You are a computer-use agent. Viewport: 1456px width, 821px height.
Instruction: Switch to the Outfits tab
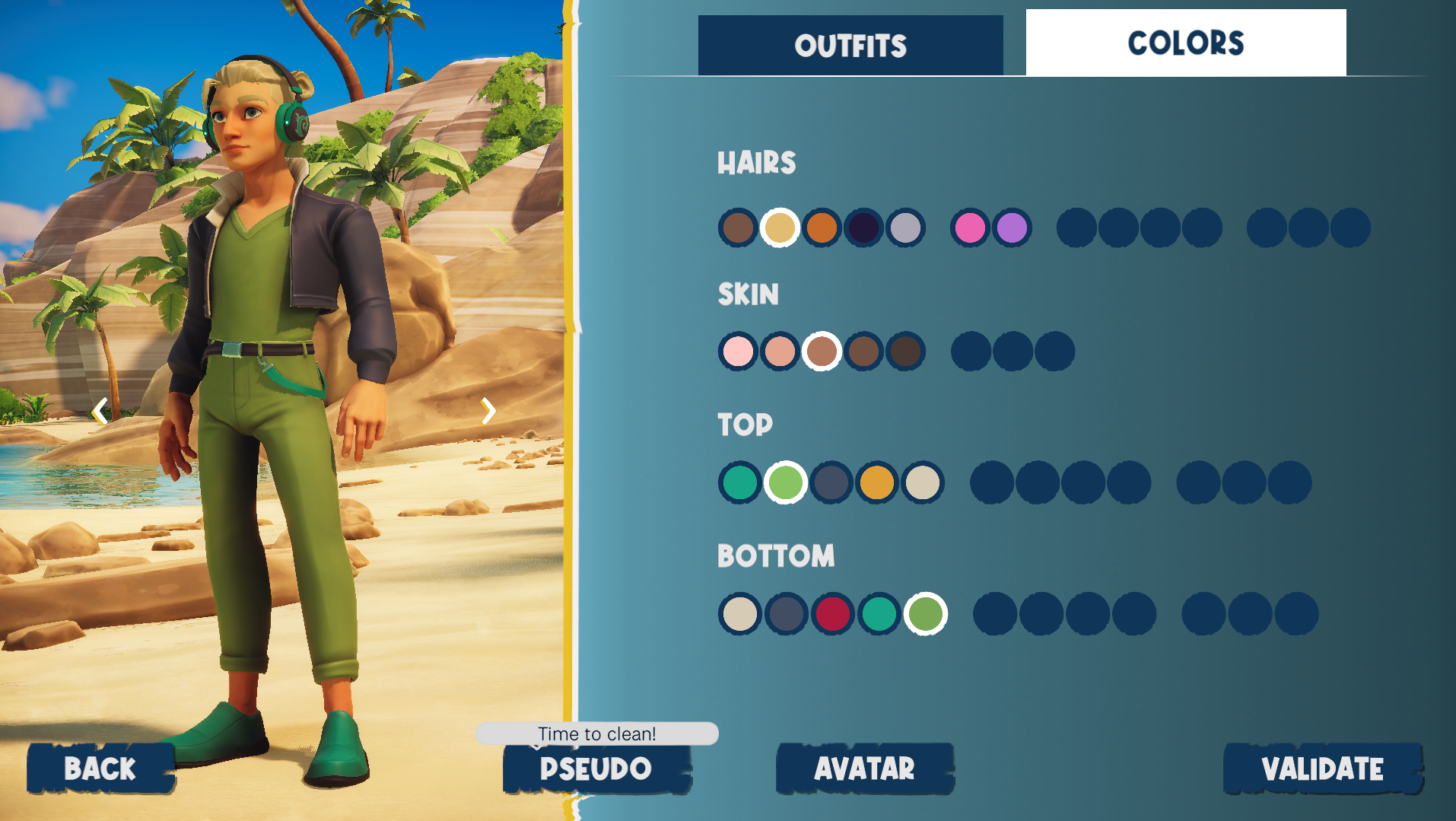tap(850, 46)
